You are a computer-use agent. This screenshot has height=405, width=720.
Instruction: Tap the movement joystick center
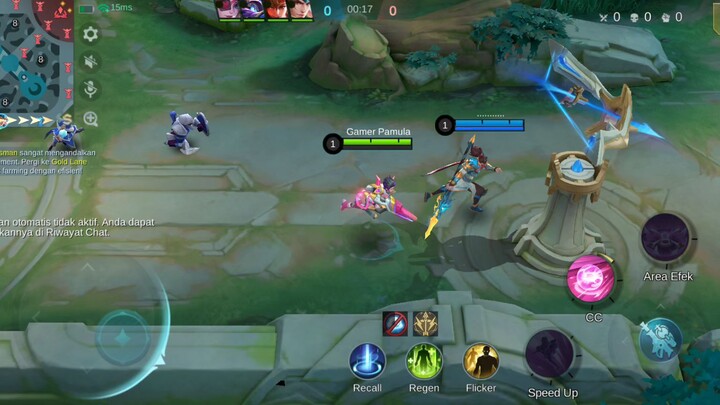123,335
